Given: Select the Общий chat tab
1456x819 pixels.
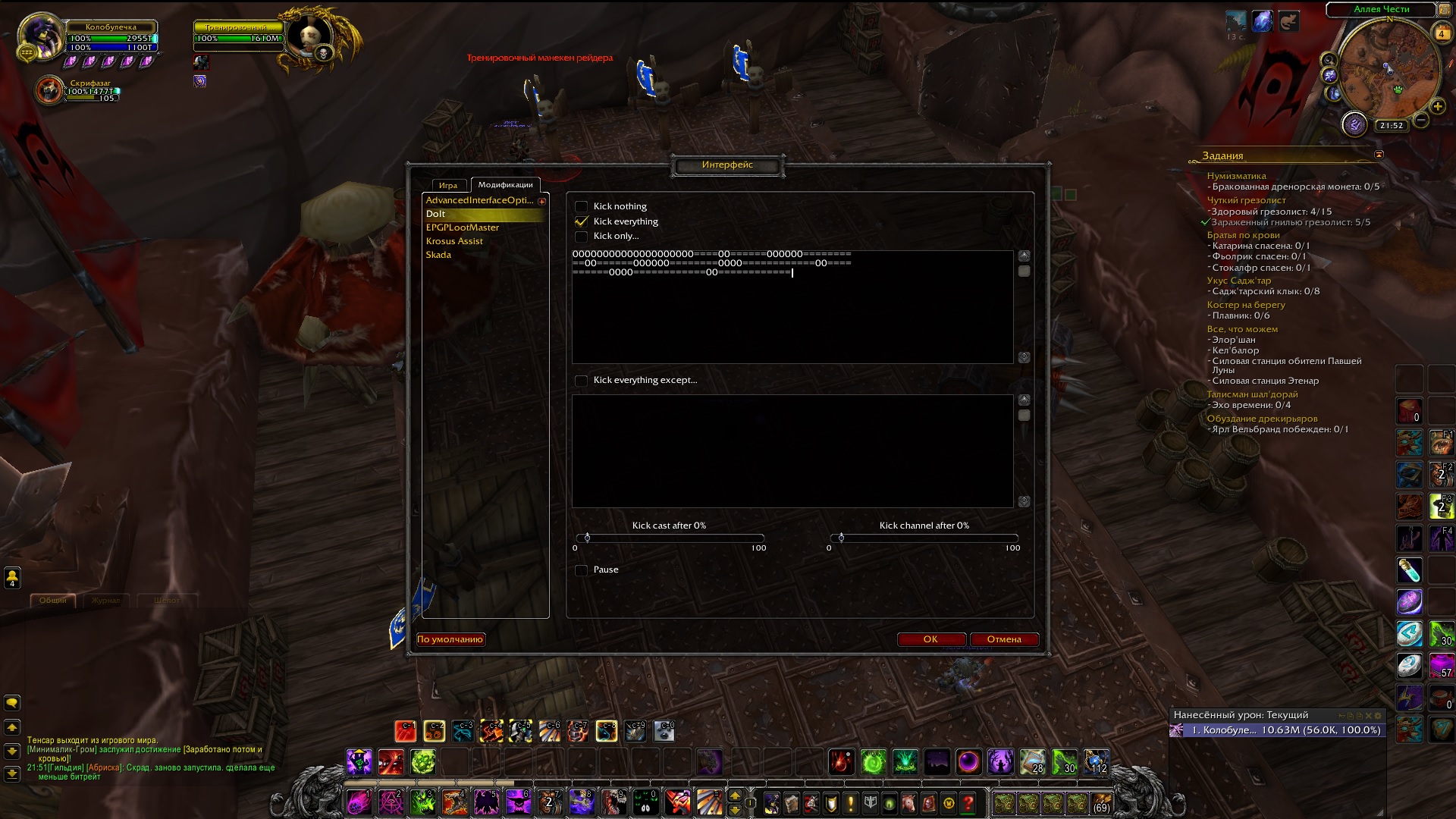Looking at the screenshot, I should pos(53,601).
